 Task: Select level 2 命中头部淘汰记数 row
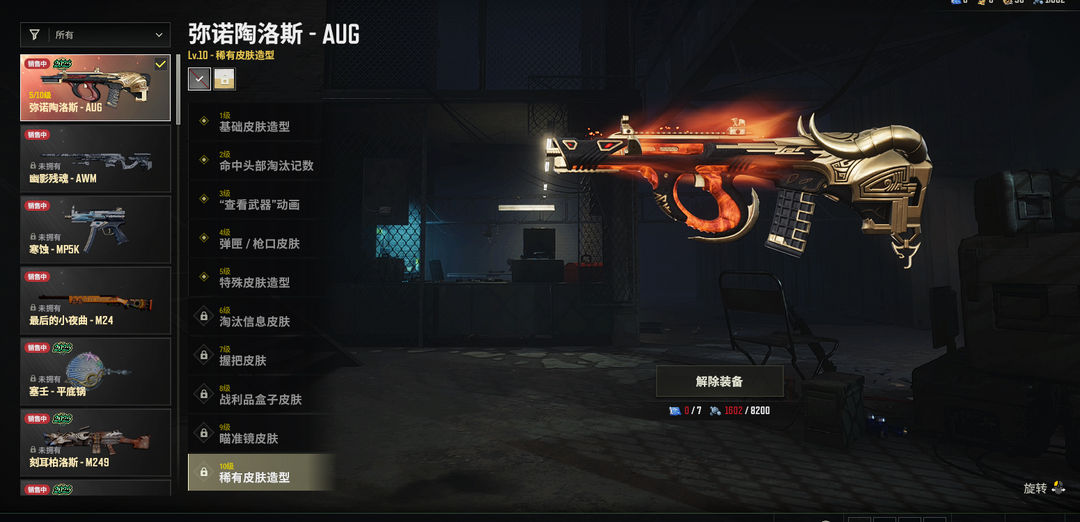coord(260,162)
